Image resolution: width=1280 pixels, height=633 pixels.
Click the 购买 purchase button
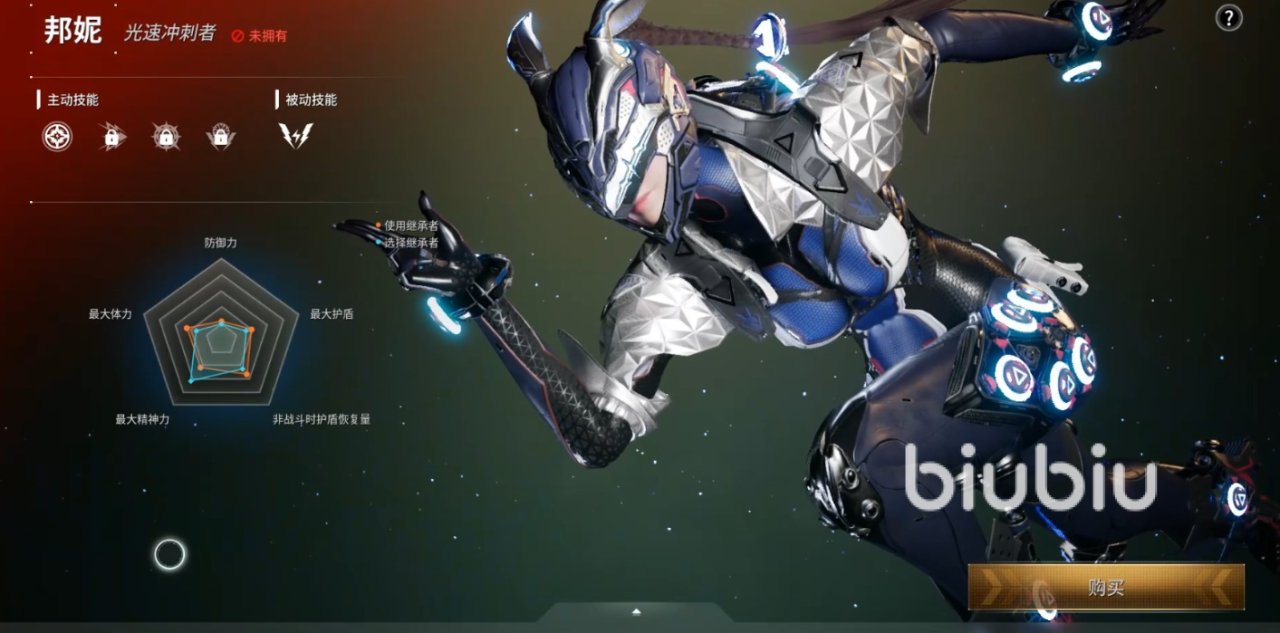1106,587
